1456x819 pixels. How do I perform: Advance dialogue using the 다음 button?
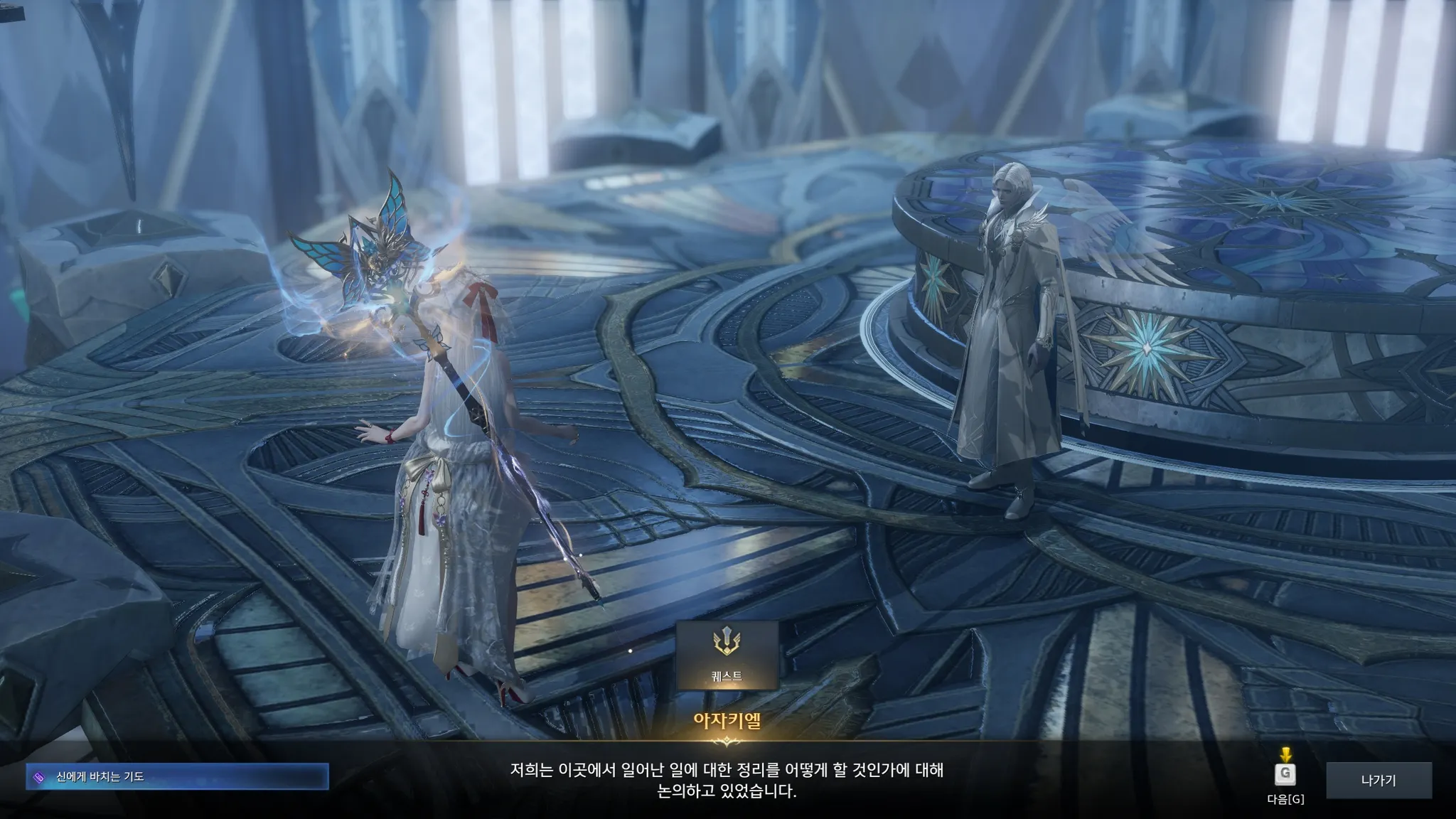(1285, 775)
